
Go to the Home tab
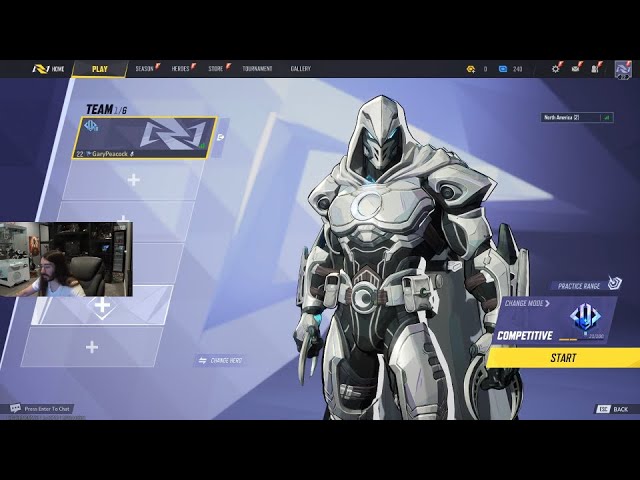pos(48,69)
